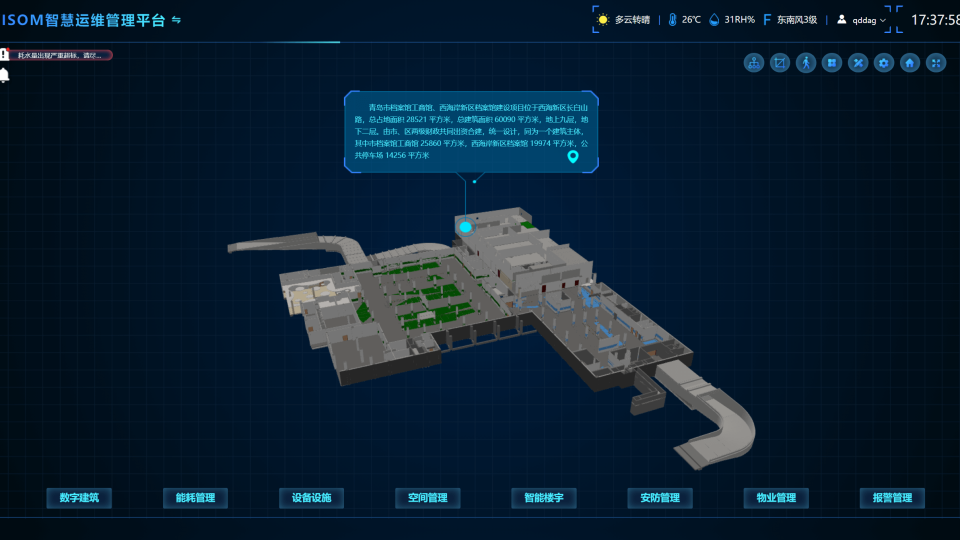Screen dimensions: 960x540
Task: Toggle fullscreen with the expand arrows icon
Action: pyautogui.click(x=936, y=63)
